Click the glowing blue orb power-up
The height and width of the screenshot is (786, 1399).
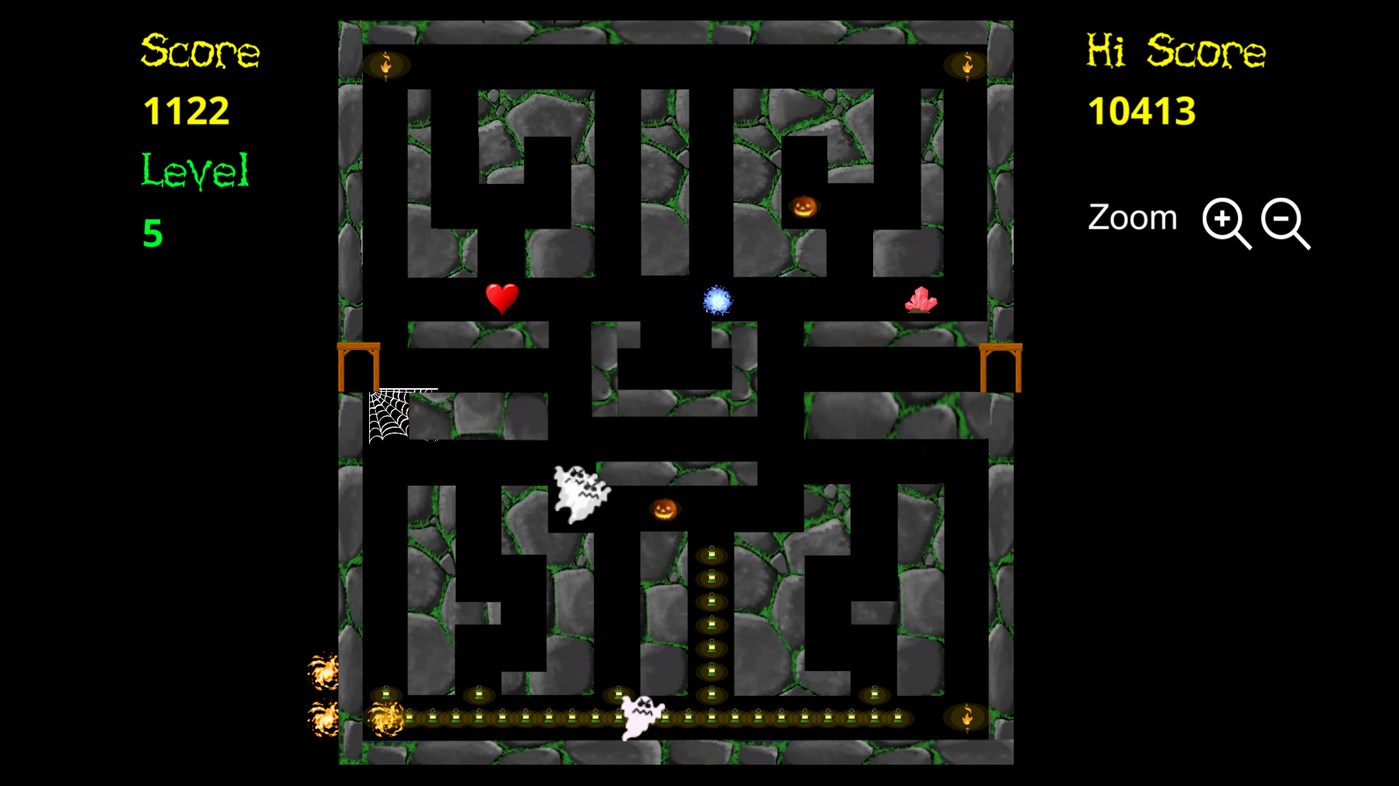(x=717, y=300)
